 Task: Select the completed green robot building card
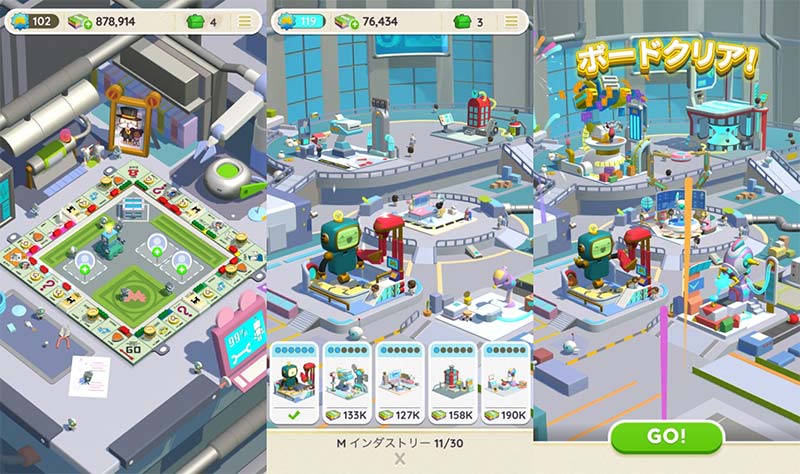(294, 383)
